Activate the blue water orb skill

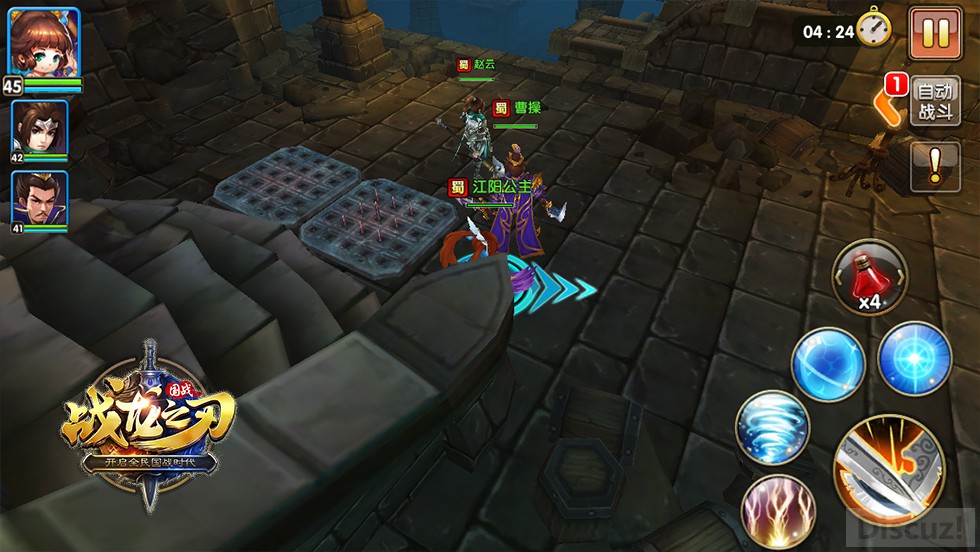(828, 364)
